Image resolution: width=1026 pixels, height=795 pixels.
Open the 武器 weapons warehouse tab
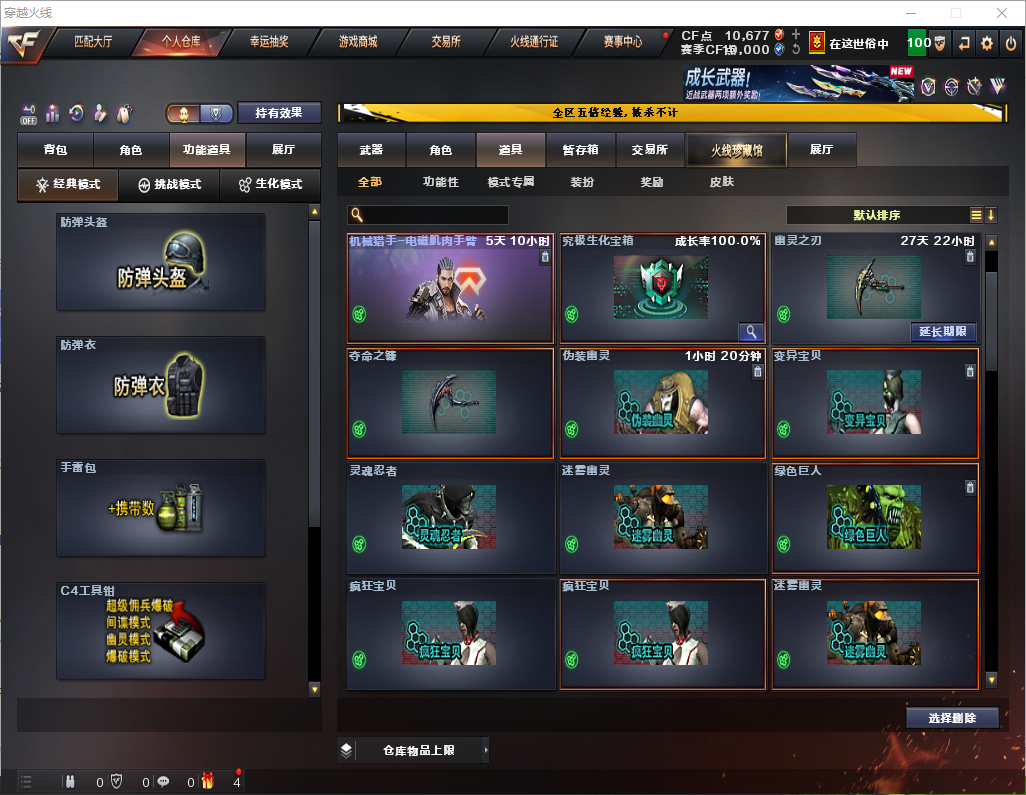(x=371, y=150)
